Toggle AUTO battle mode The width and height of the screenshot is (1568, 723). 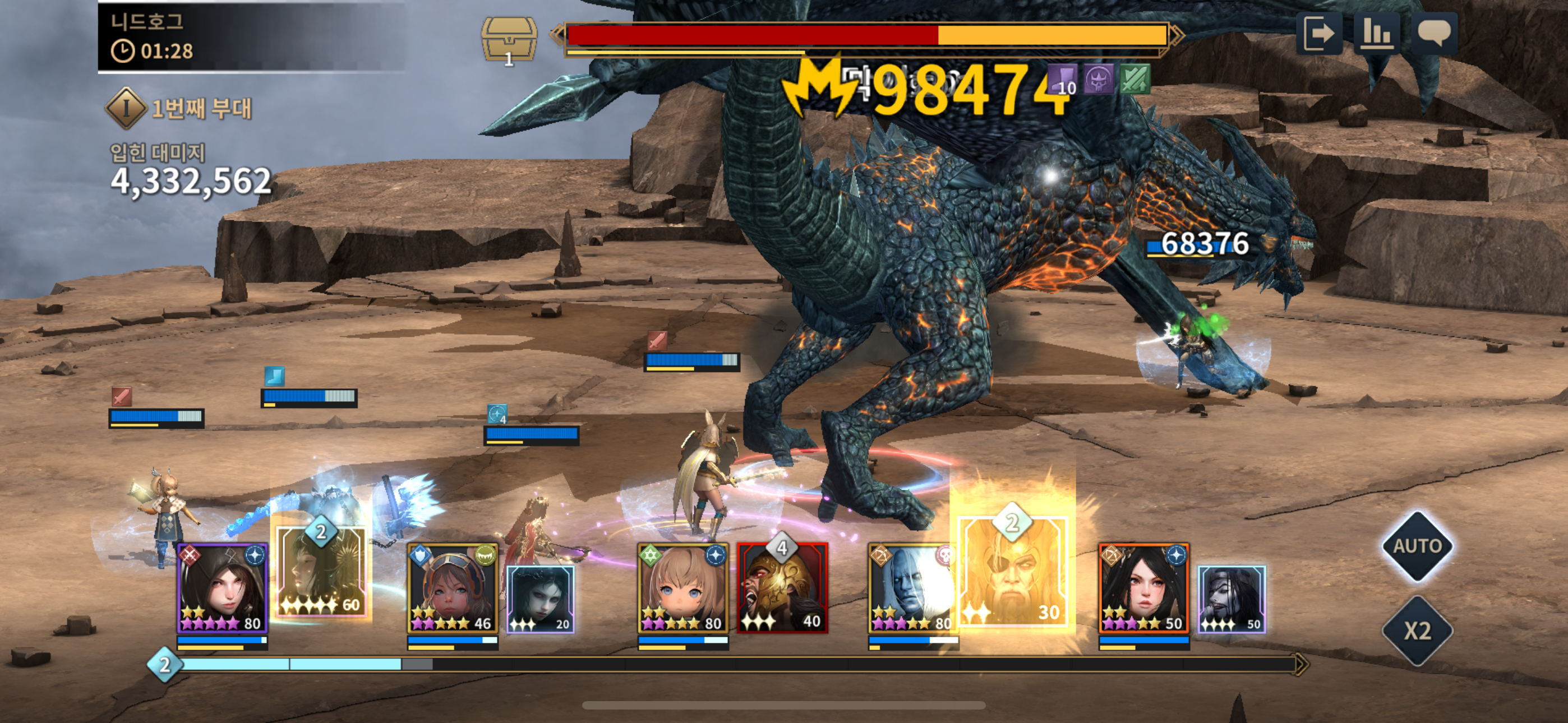1417,546
